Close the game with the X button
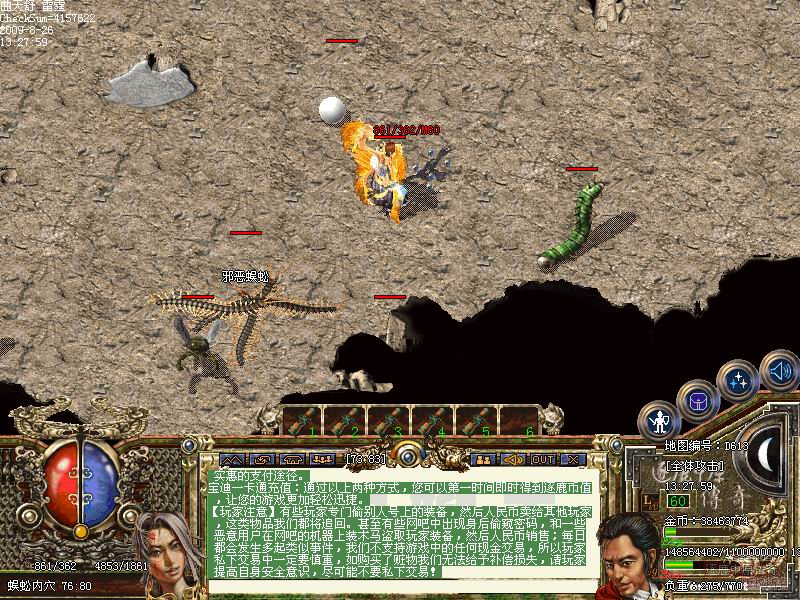 (x=573, y=459)
